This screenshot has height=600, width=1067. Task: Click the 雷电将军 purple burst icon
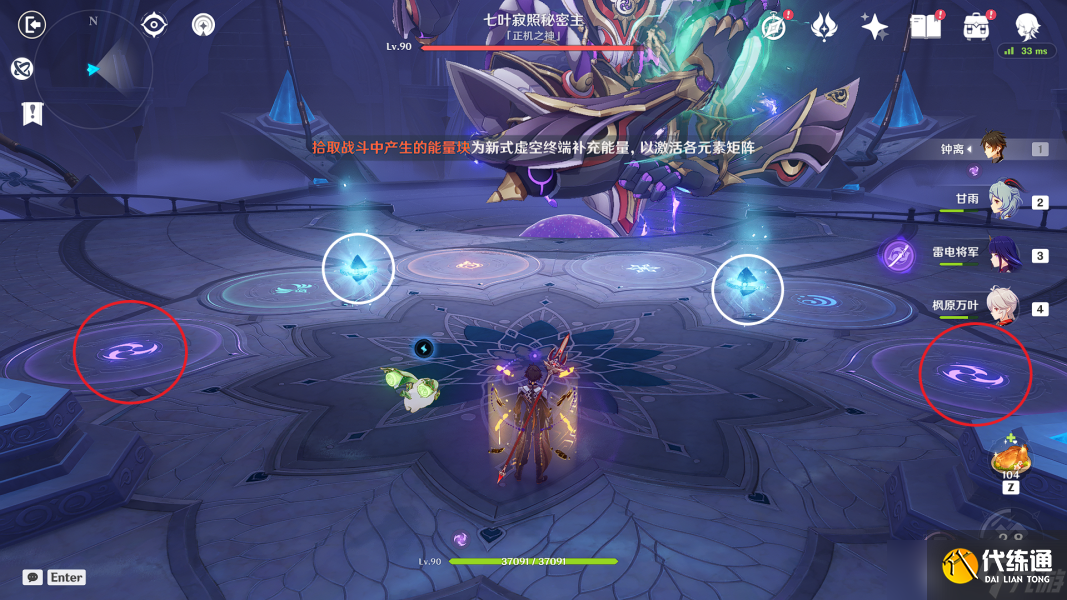click(x=897, y=256)
